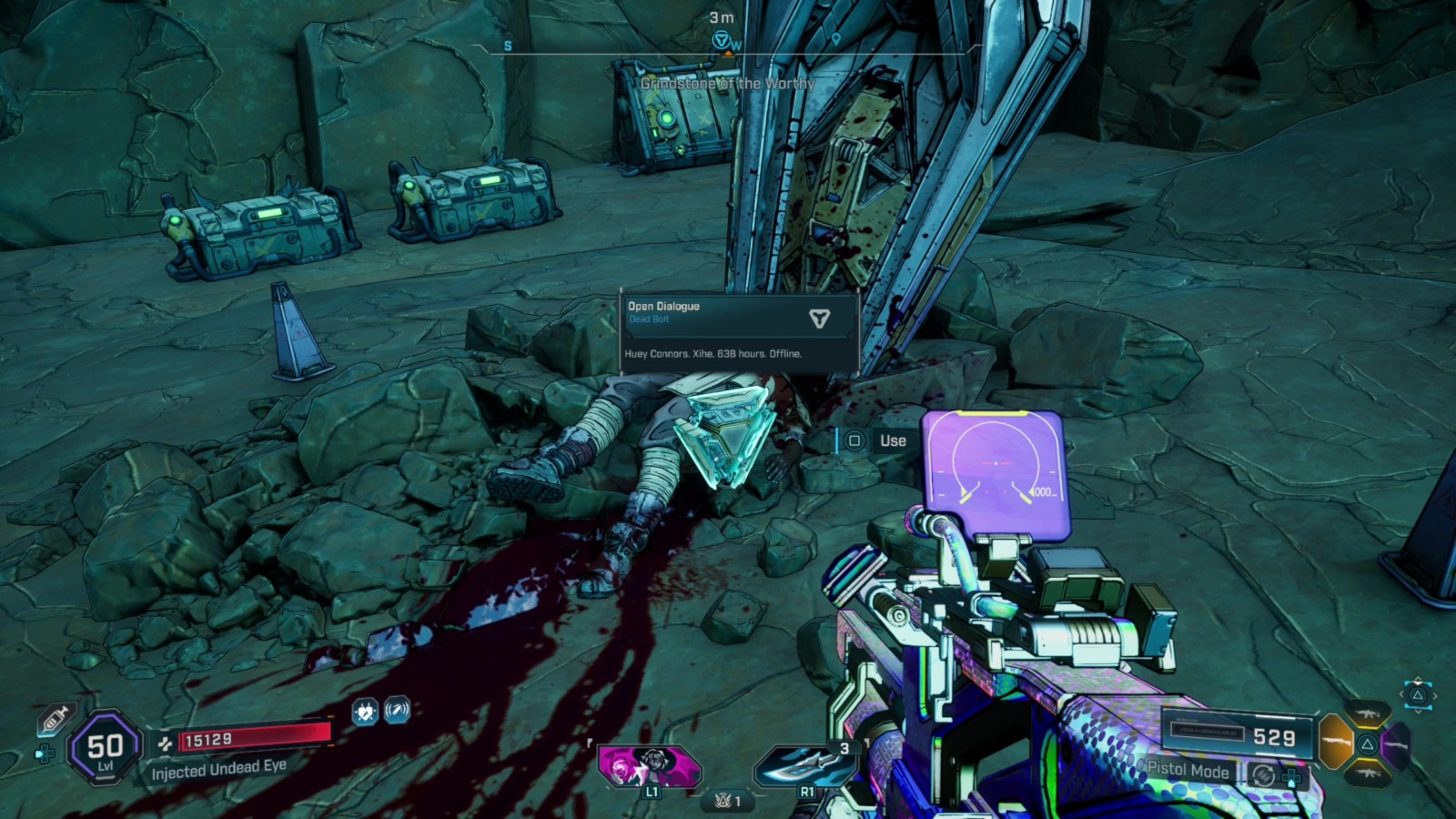This screenshot has width=1456, height=819.
Task: Click the level 50 badge
Action: 105,746
